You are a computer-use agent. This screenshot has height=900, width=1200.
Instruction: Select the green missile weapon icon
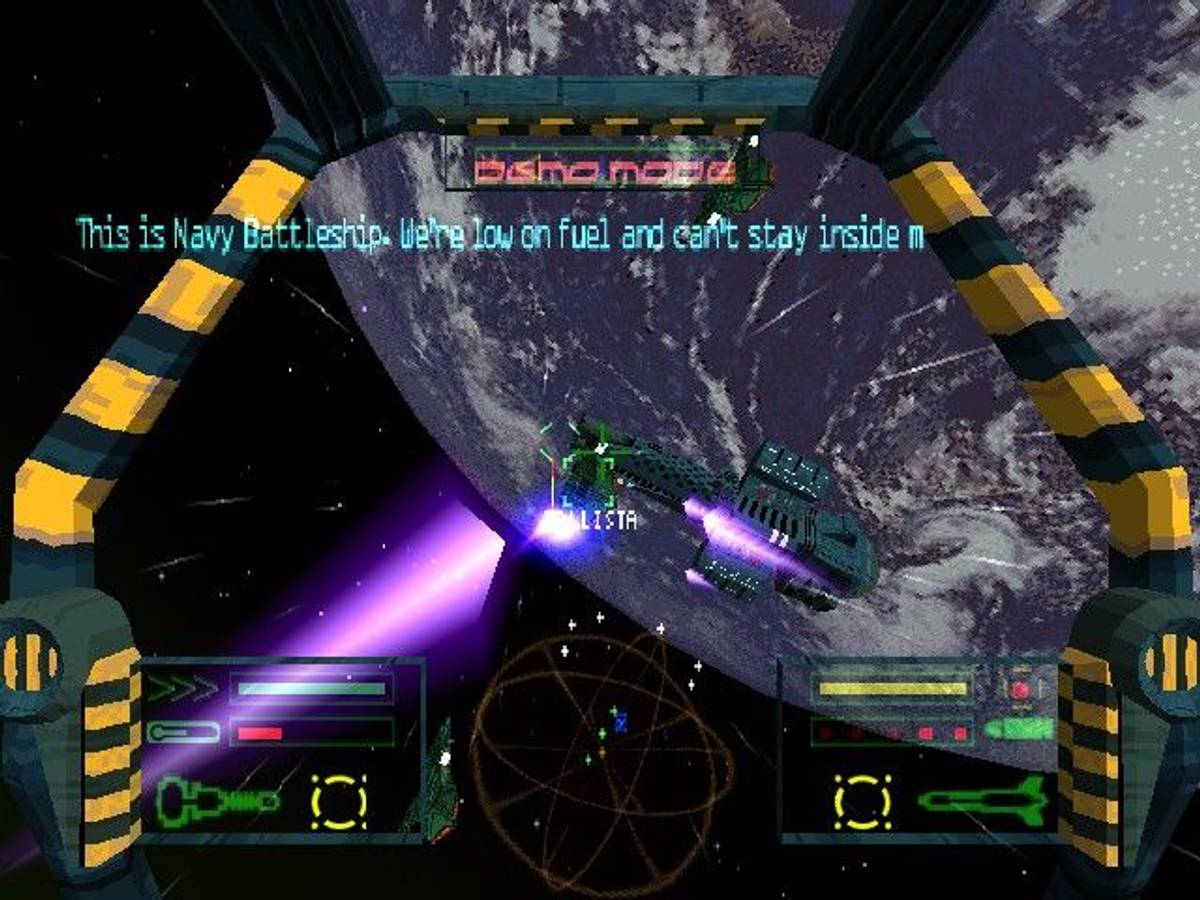point(983,799)
